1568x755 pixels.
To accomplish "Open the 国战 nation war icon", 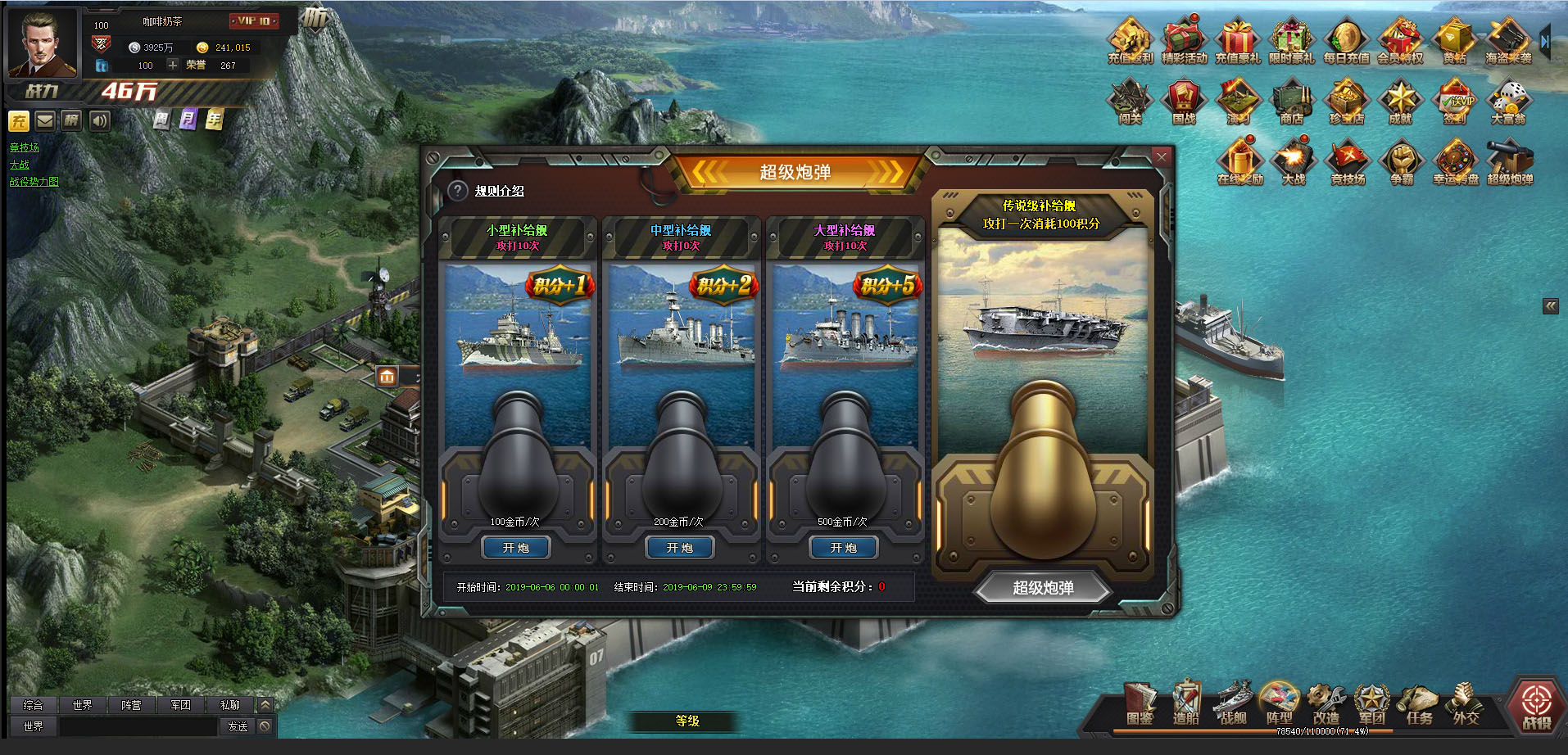I will tap(1183, 102).
